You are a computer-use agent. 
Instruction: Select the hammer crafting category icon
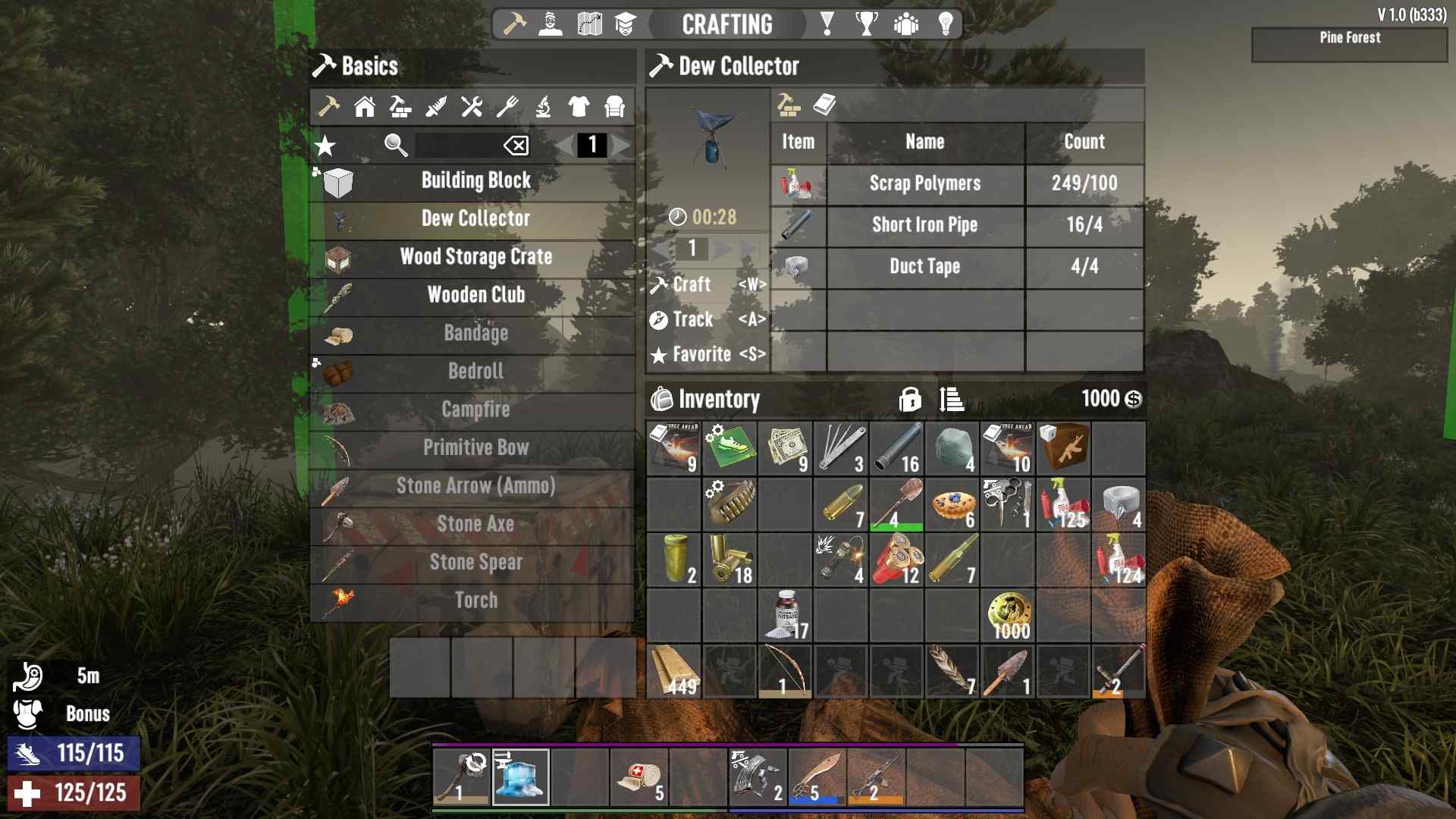(328, 107)
